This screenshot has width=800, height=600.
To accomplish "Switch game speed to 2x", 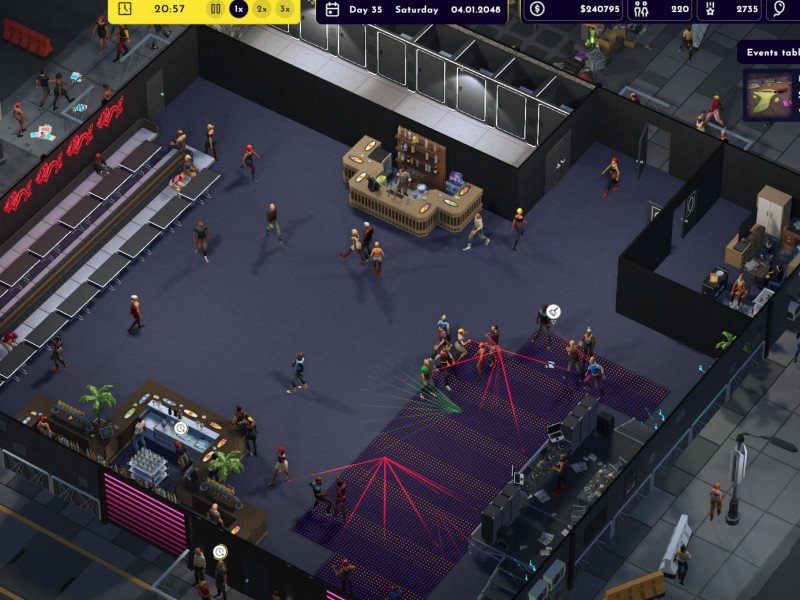I will [262, 9].
